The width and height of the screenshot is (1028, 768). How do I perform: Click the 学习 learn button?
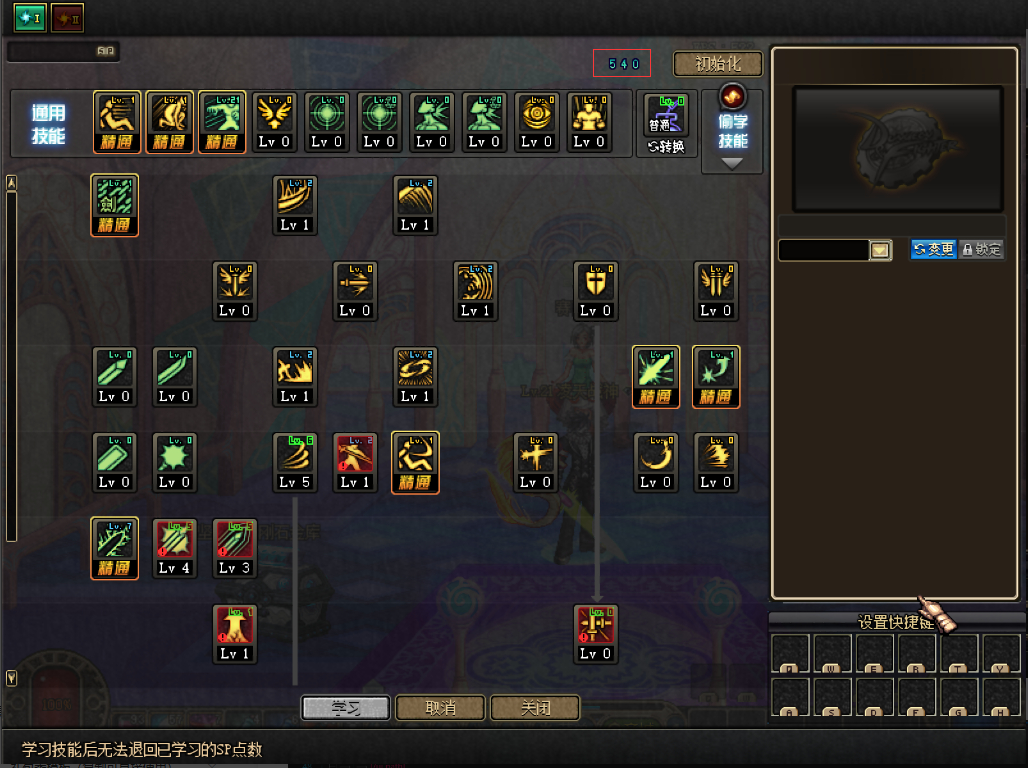point(345,708)
